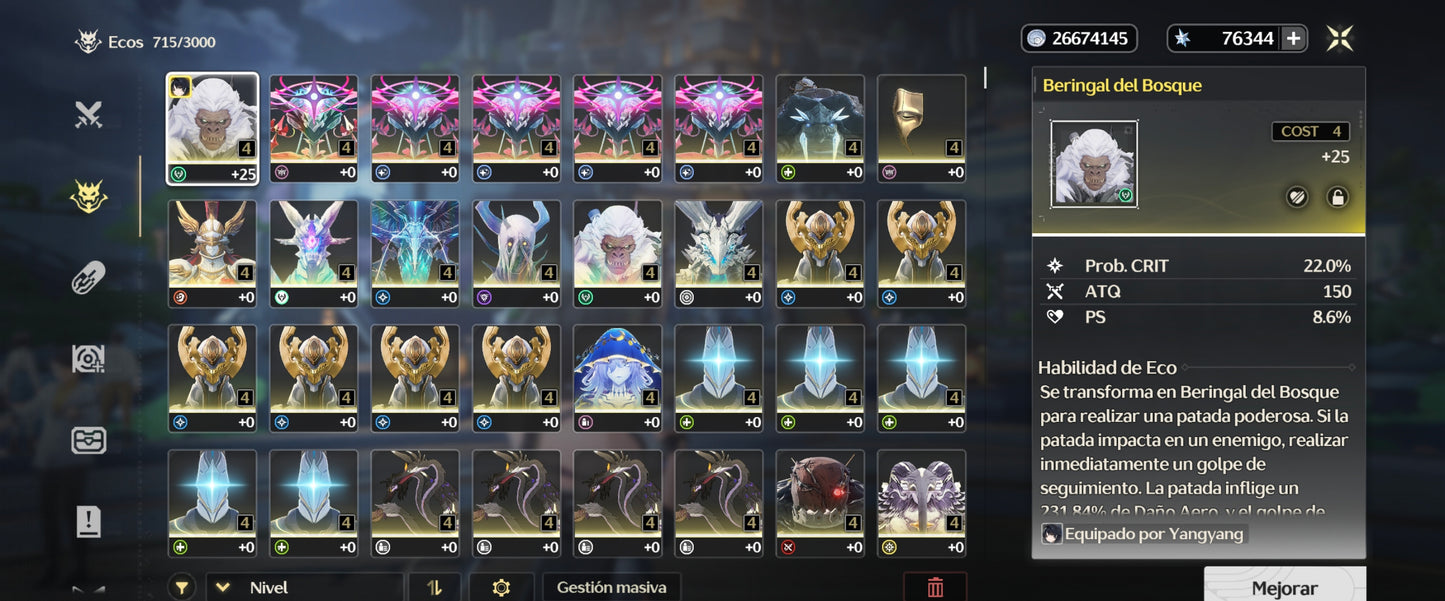Open the Nivel sort dropdown
The image size is (1445, 601).
304,588
